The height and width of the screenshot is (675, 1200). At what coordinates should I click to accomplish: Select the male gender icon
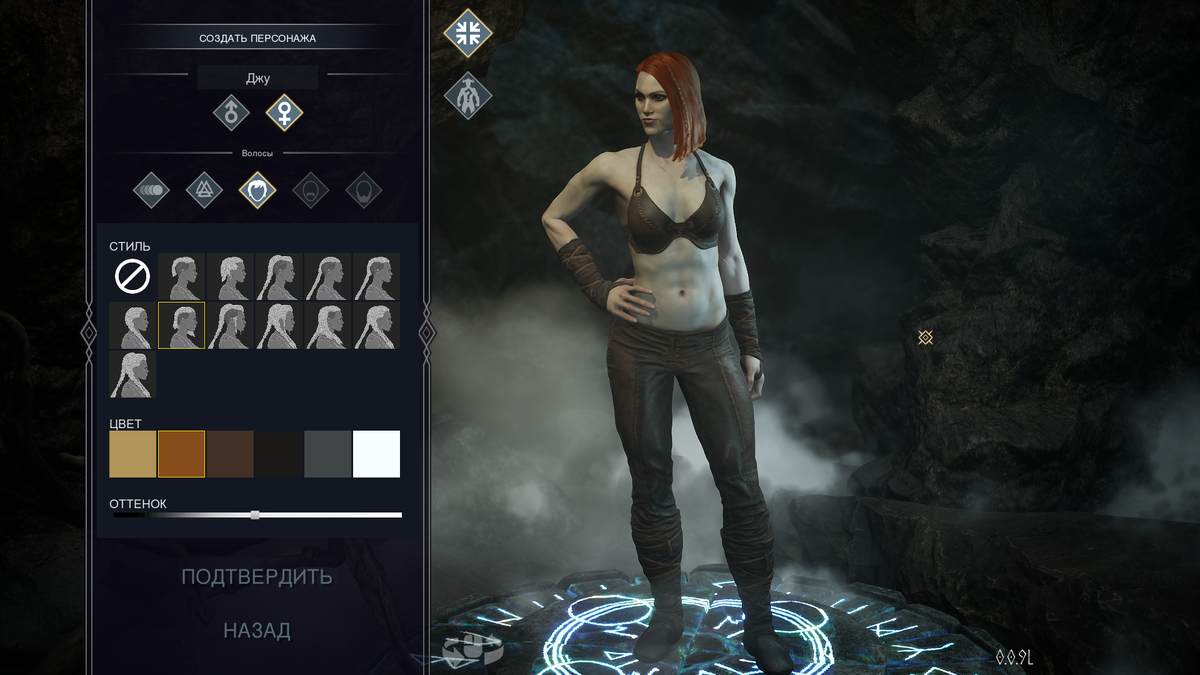(231, 113)
